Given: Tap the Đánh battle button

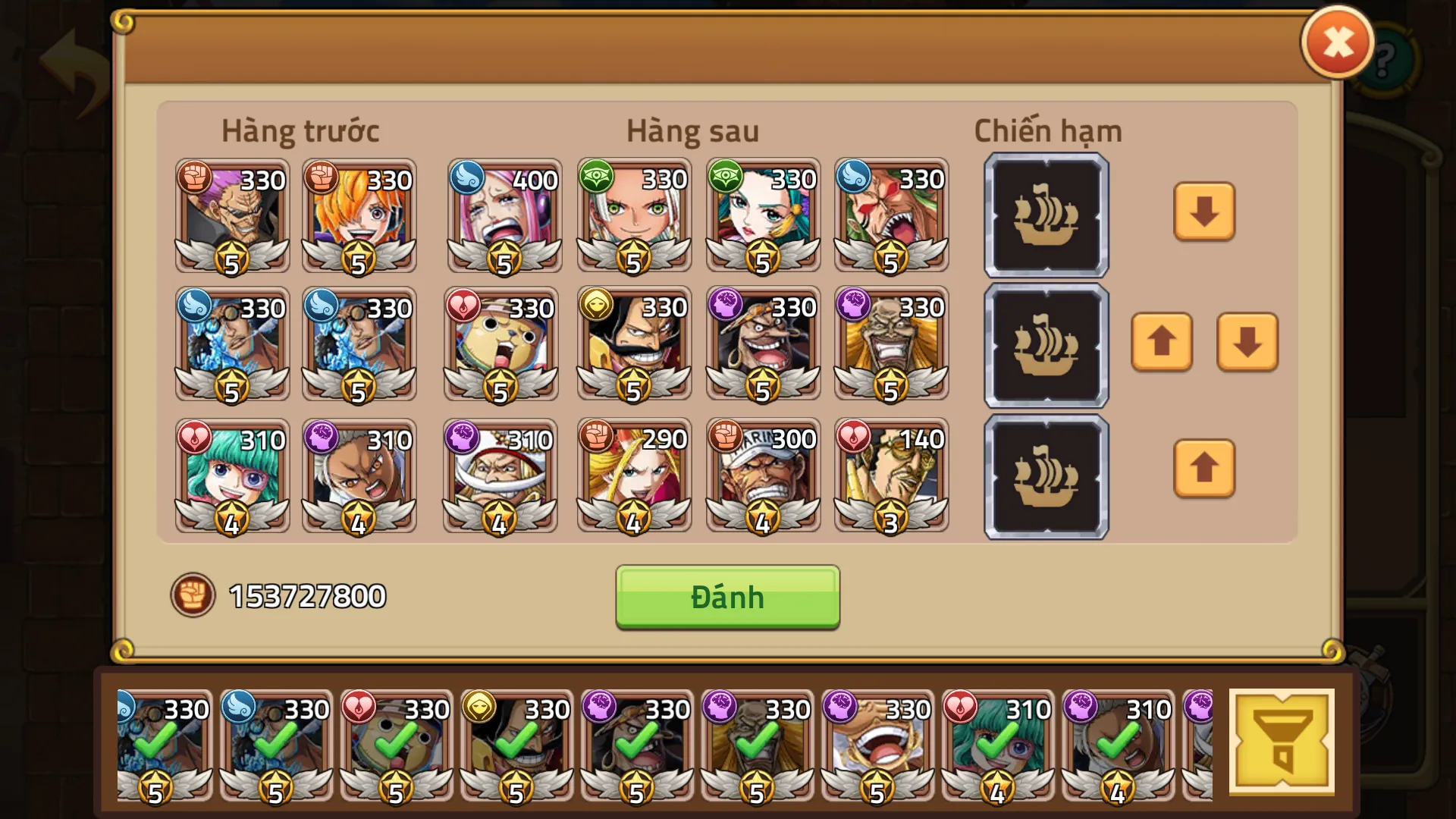Looking at the screenshot, I should click(726, 598).
